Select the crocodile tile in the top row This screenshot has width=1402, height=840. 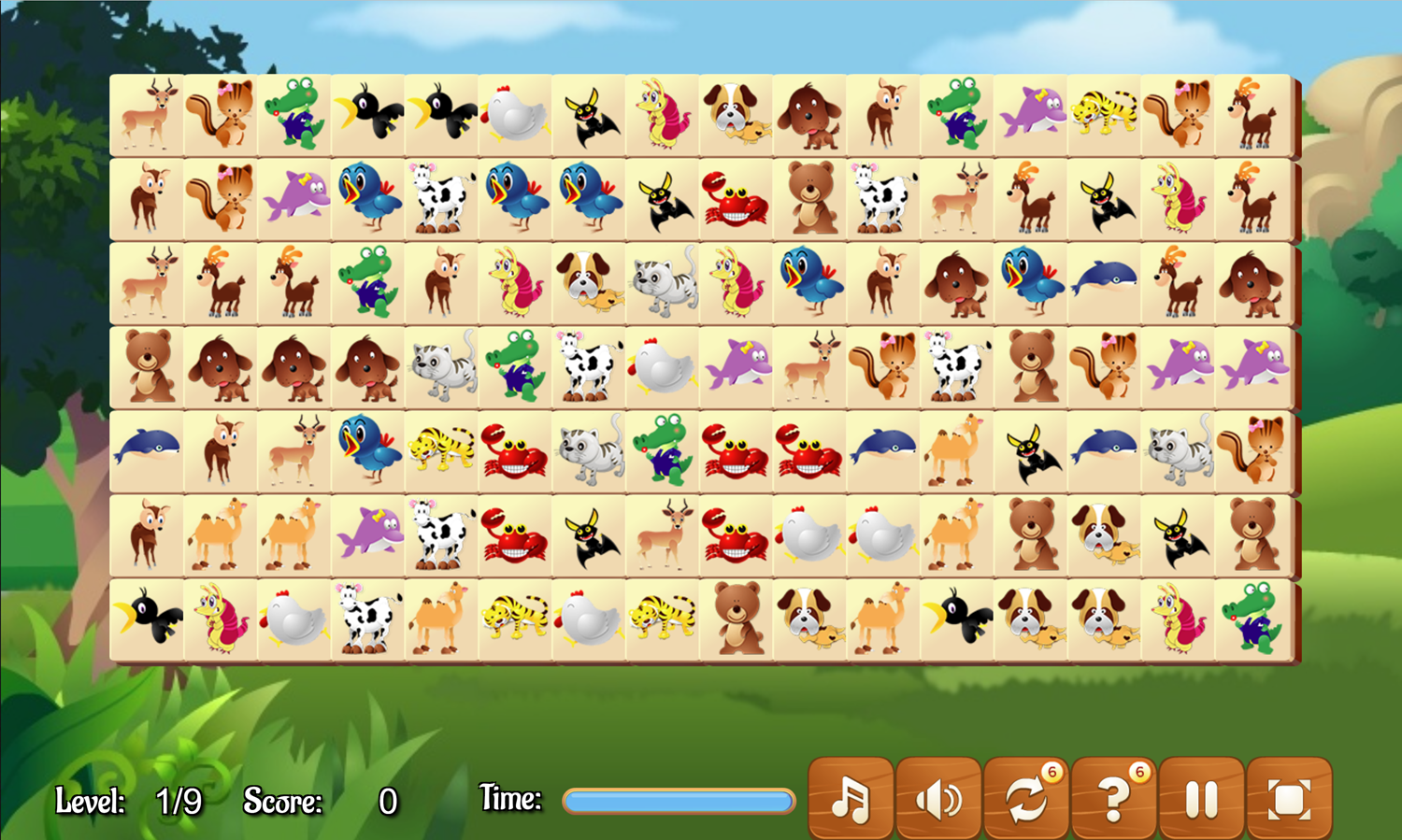pos(294,113)
